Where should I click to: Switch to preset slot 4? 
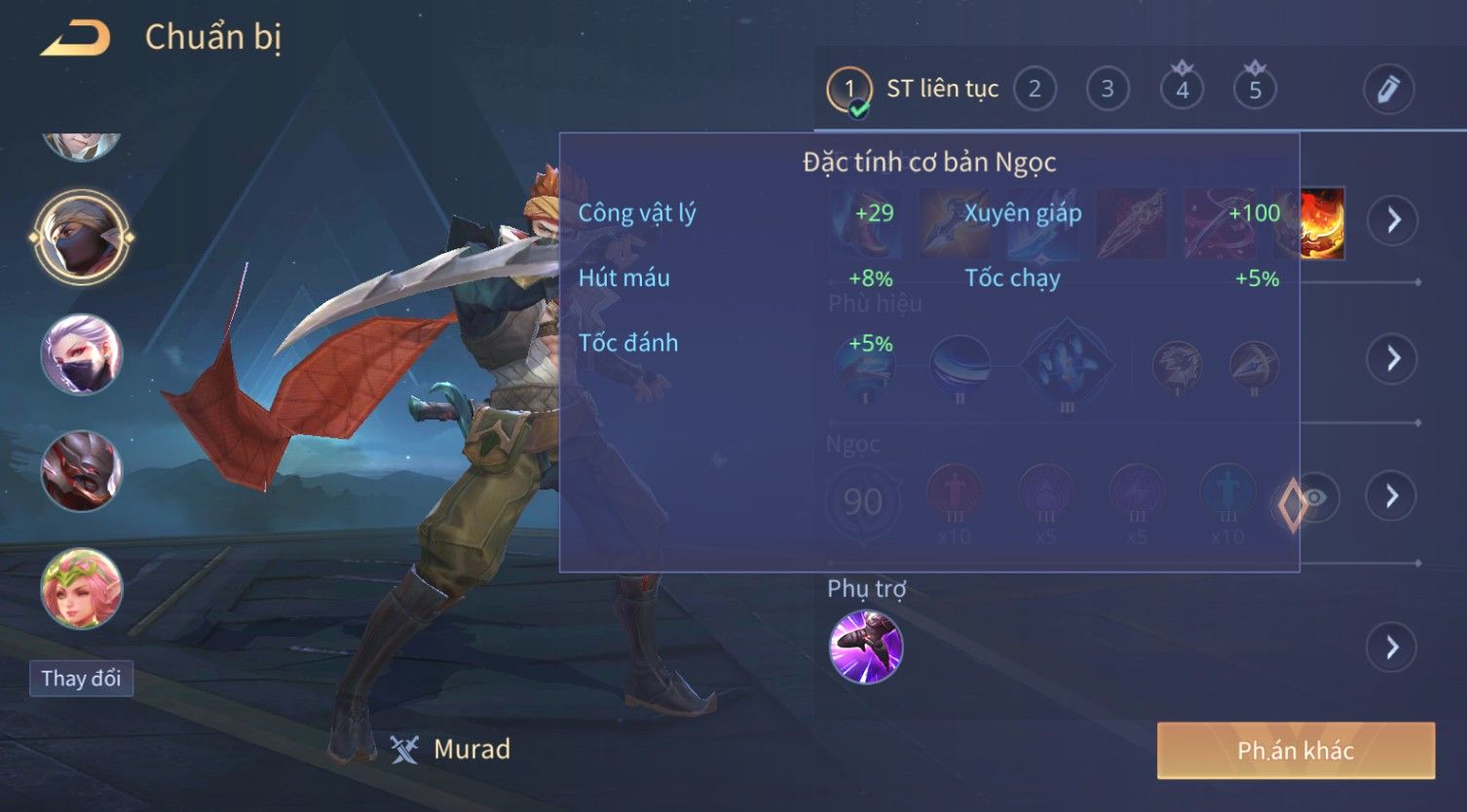(1182, 90)
